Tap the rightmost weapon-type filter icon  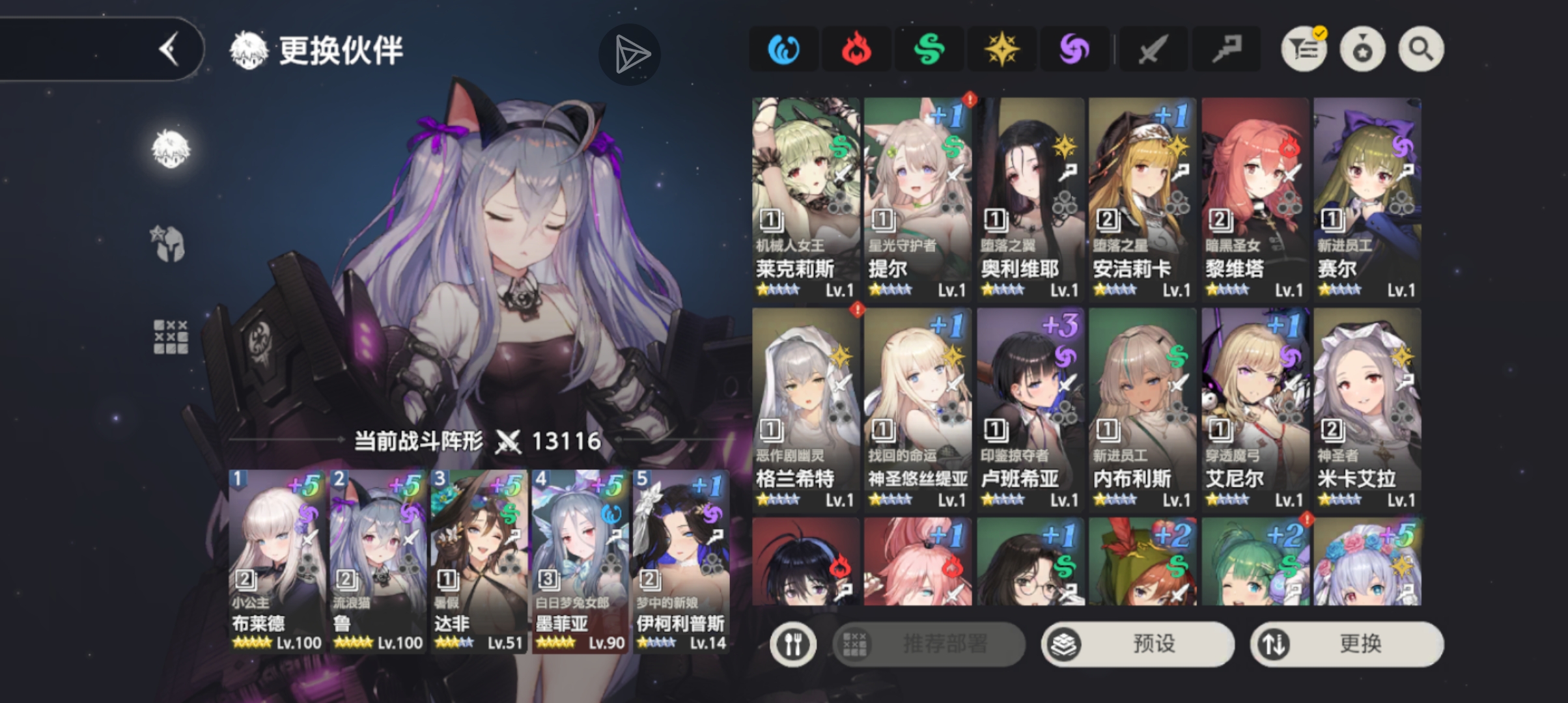pos(1227,48)
